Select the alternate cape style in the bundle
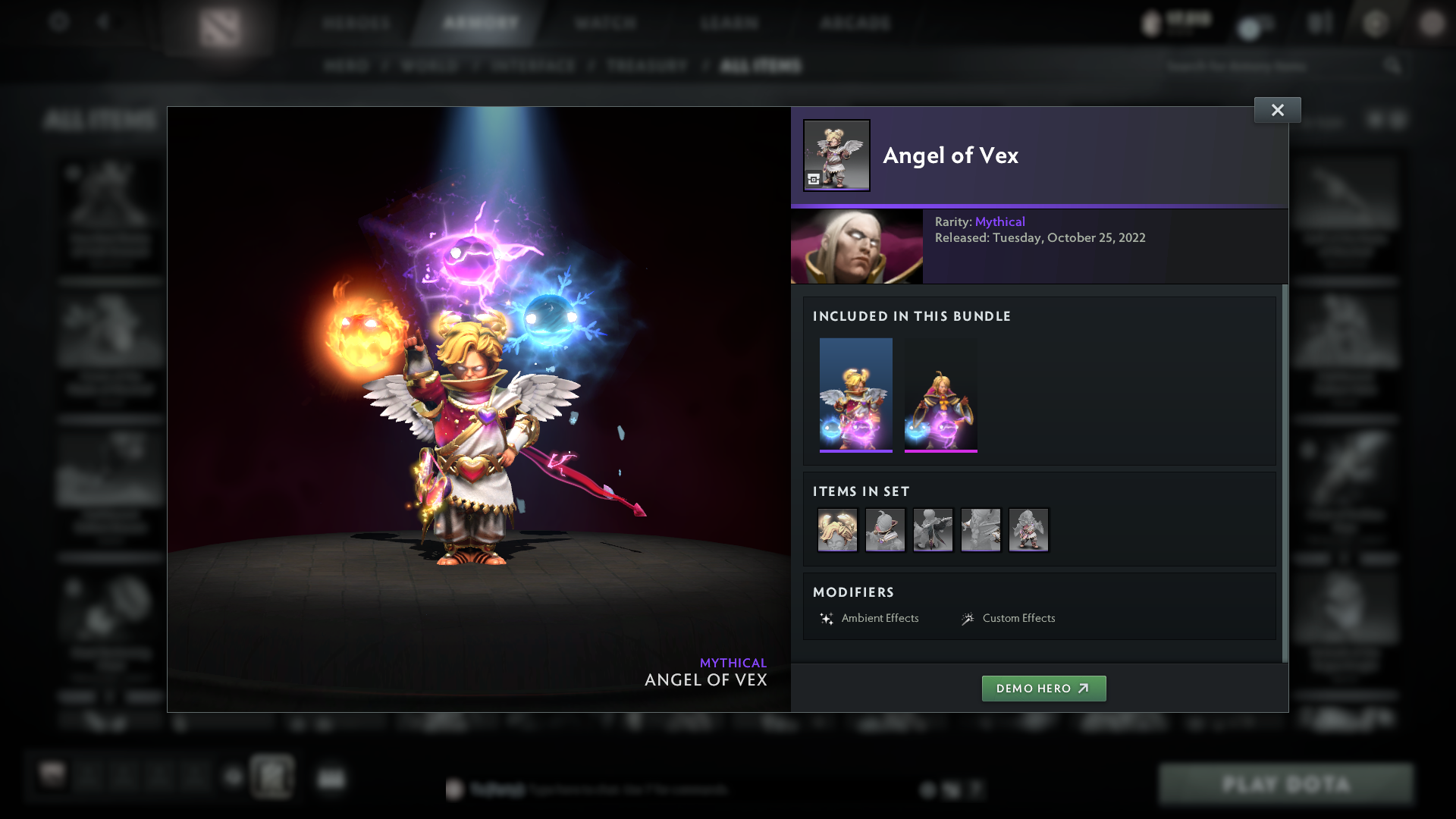1456x819 pixels. click(x=941, y=394)
